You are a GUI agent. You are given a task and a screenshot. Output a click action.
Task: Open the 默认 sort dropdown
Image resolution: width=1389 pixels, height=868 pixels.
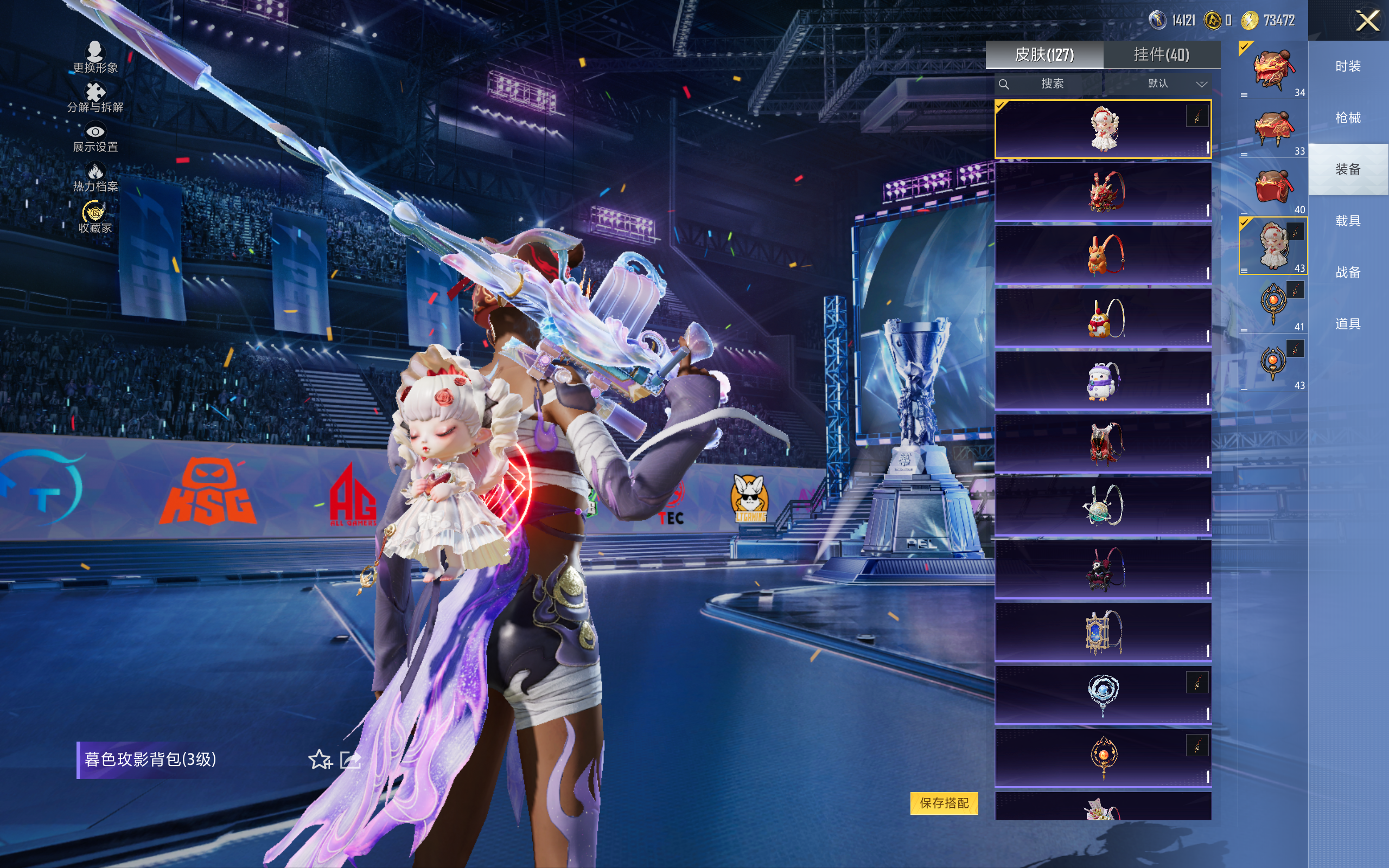click(1177, 84)
